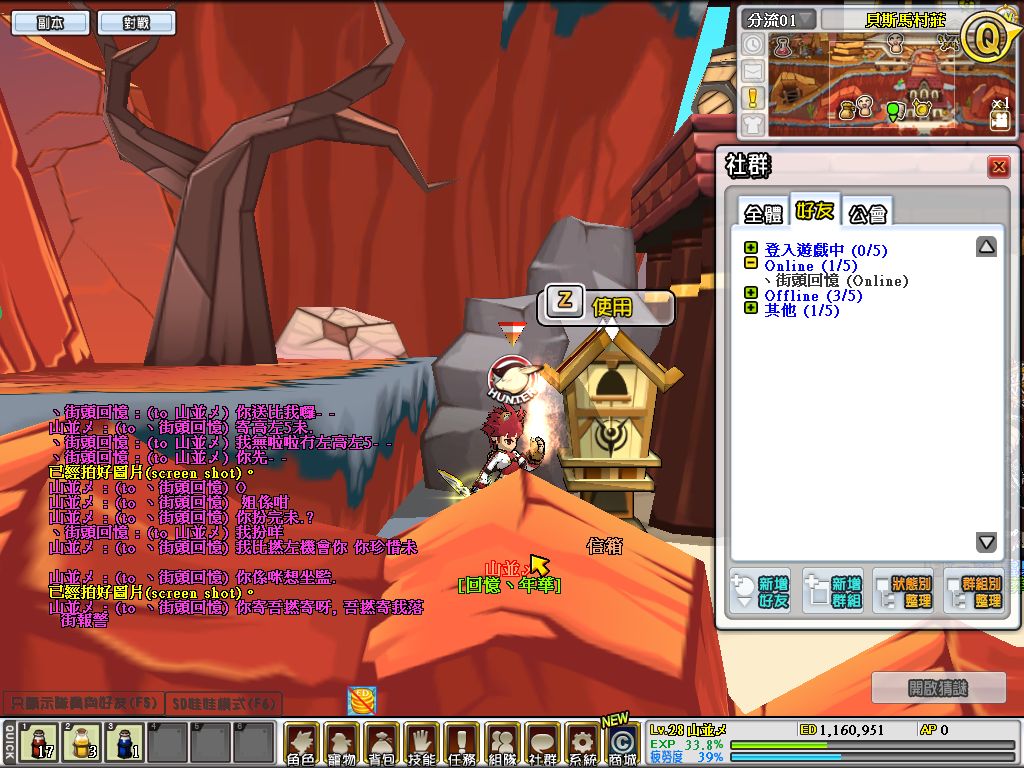Sort friends with 狀態別整理 button

[904, 591]
